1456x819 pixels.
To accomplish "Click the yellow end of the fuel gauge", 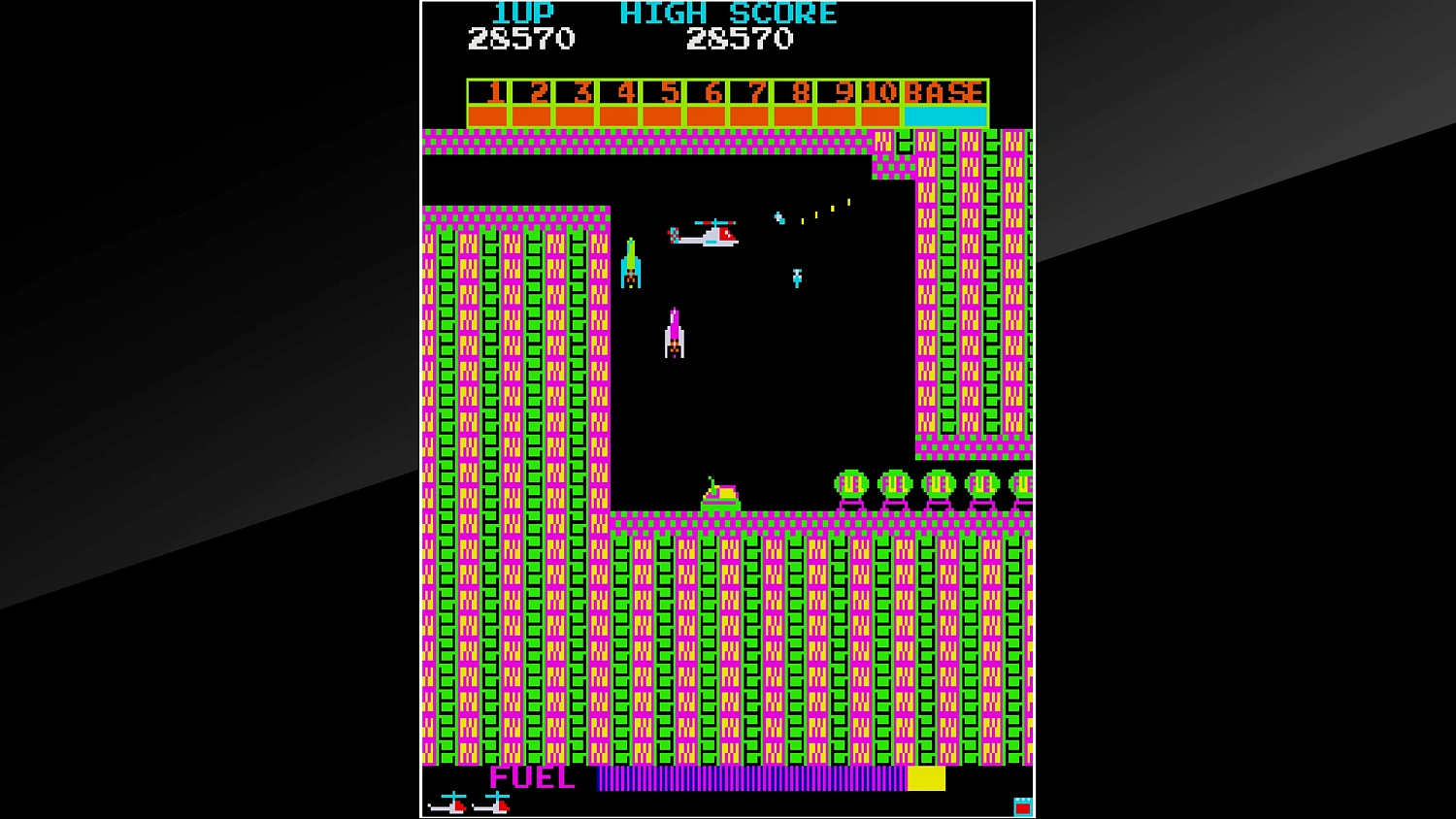I will (x=927, y=777).
